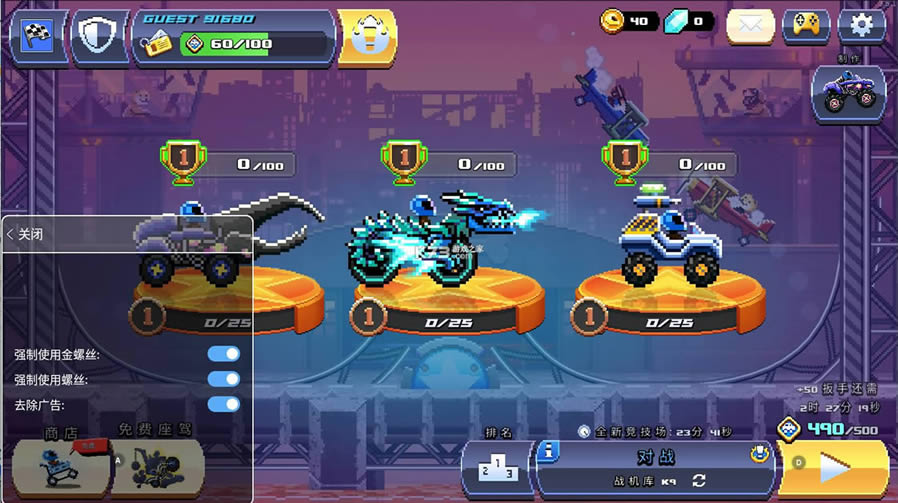Click the blue info icon on 对战
Image resolution: width=898 pixels, height=503 pixels.
click(549, 453)
